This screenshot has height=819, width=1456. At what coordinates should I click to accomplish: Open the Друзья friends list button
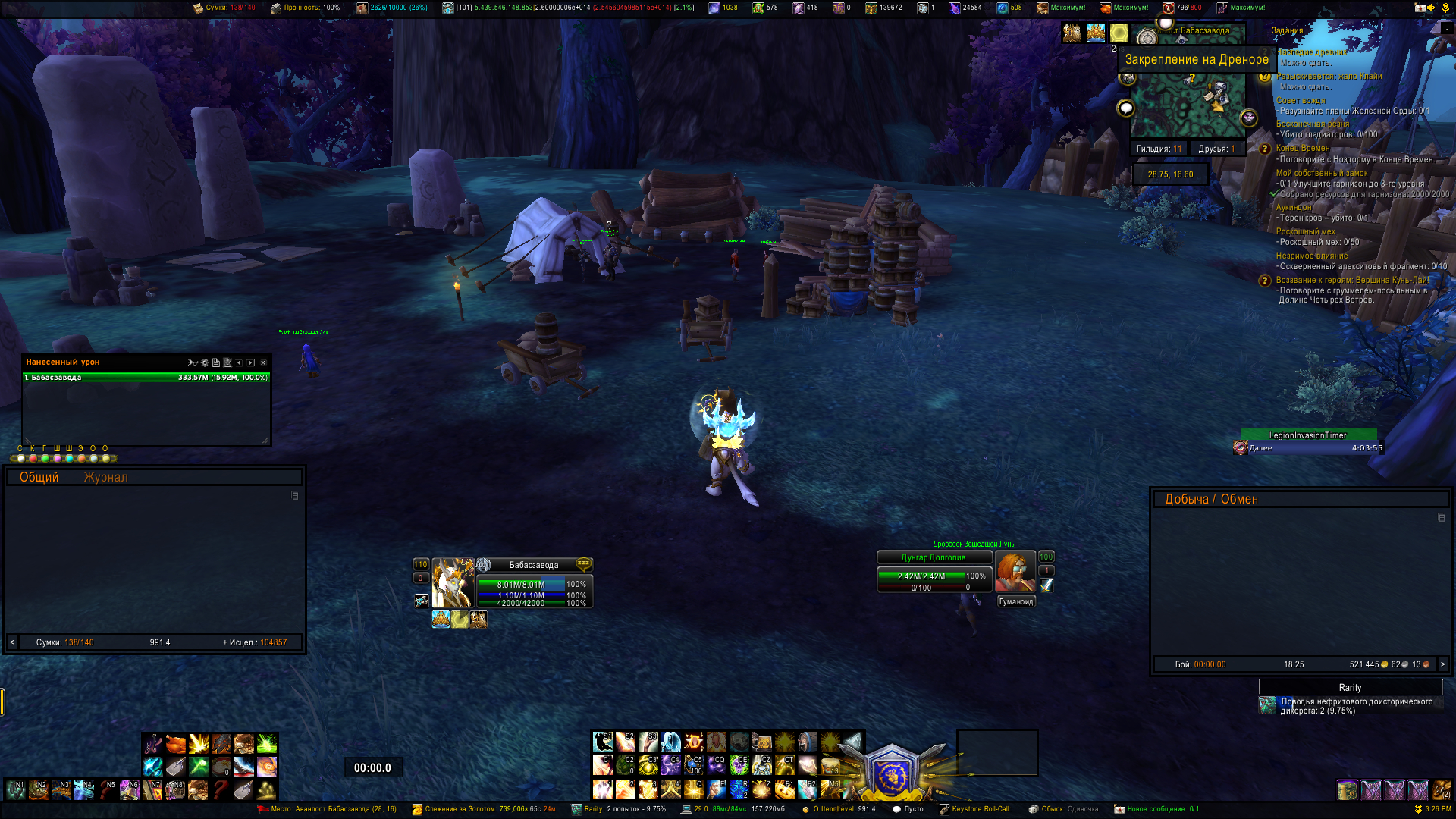coord(1216,149)
